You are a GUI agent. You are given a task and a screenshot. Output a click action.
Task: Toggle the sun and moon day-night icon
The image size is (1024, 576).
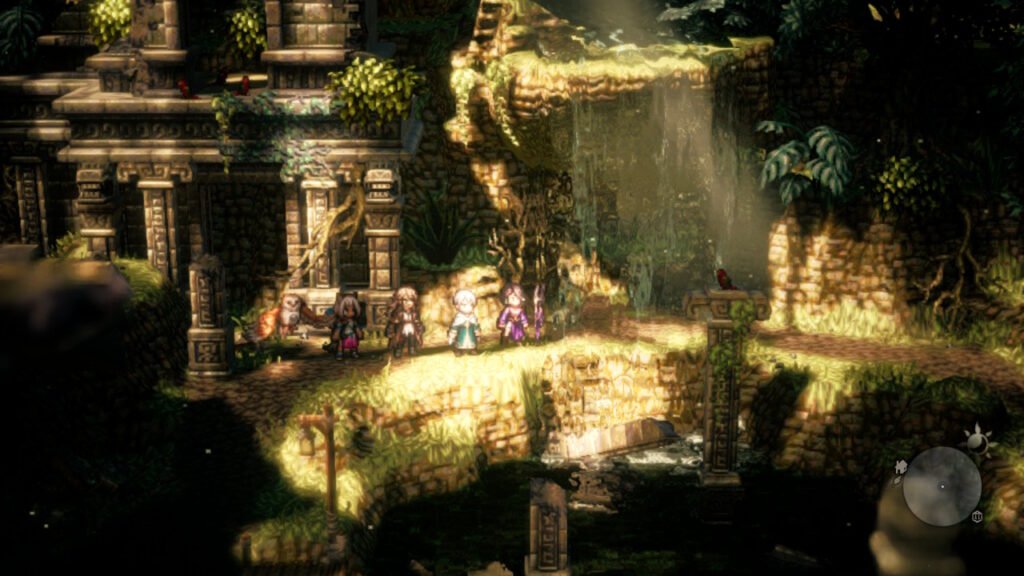974,439
